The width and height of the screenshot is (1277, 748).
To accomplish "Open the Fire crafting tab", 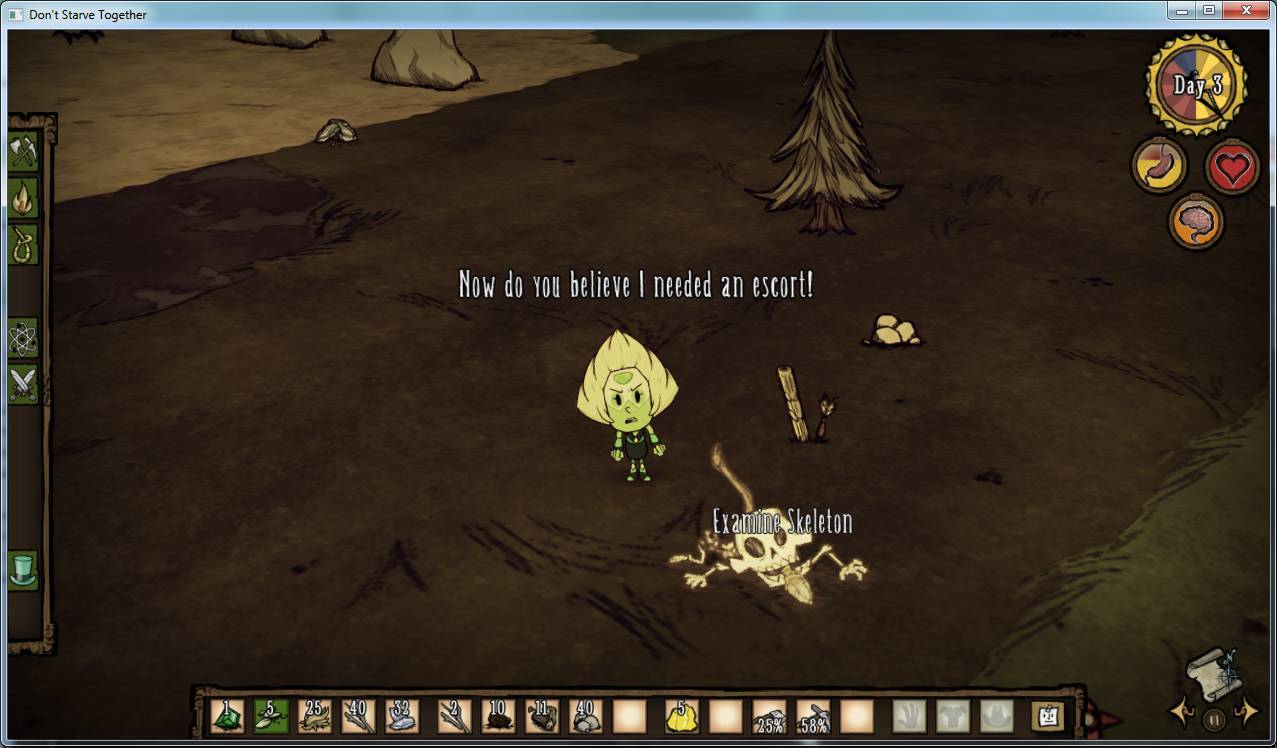I will pyautogui.click(x=22, y=198).
